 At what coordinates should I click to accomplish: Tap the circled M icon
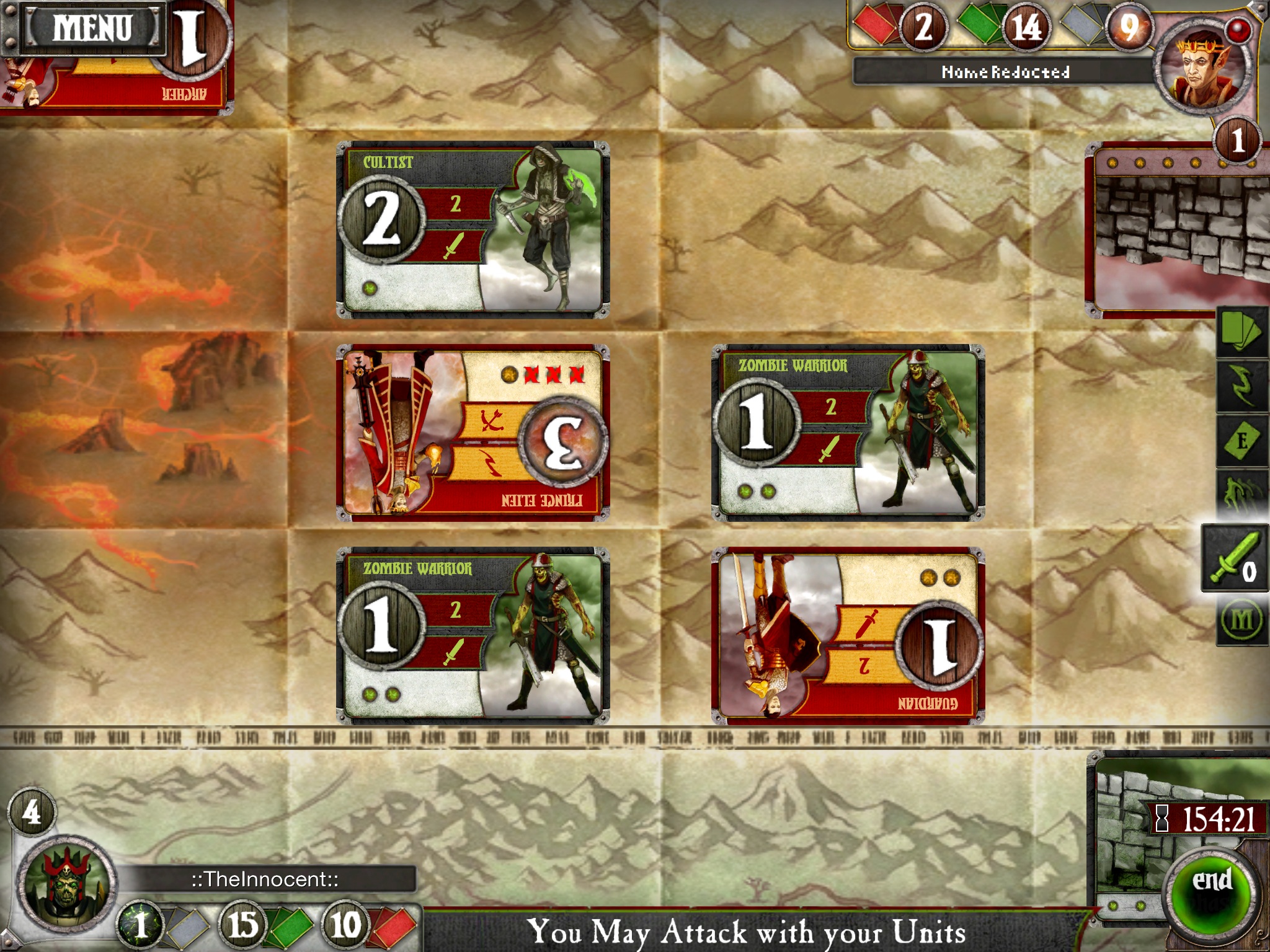(1242, 620)
